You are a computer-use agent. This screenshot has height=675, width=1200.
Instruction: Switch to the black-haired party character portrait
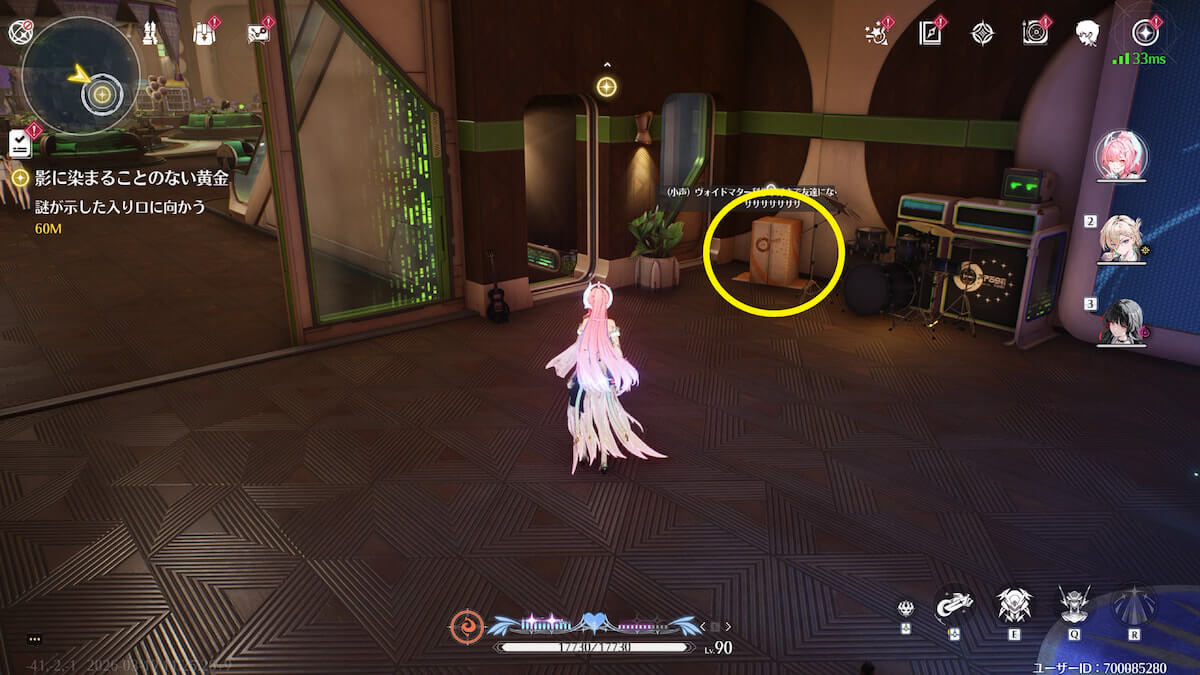1122,321
